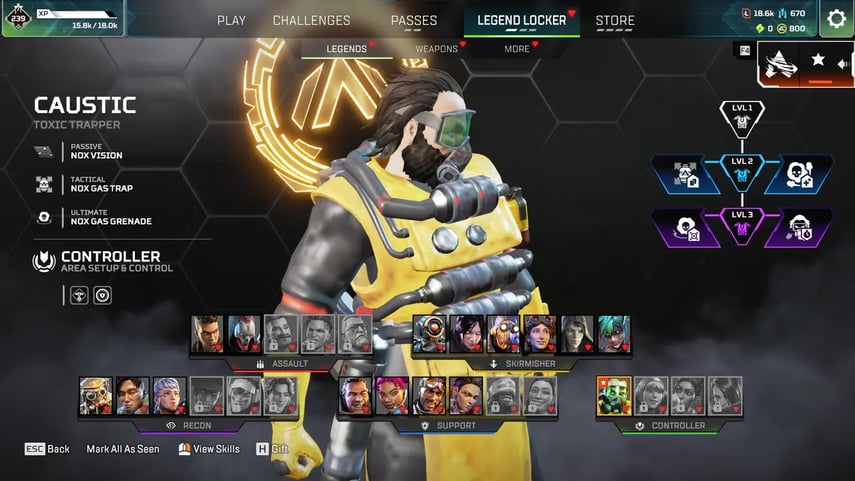Go to the Passes tab
The image size is (855, 481).
click(x=414, y=20)
